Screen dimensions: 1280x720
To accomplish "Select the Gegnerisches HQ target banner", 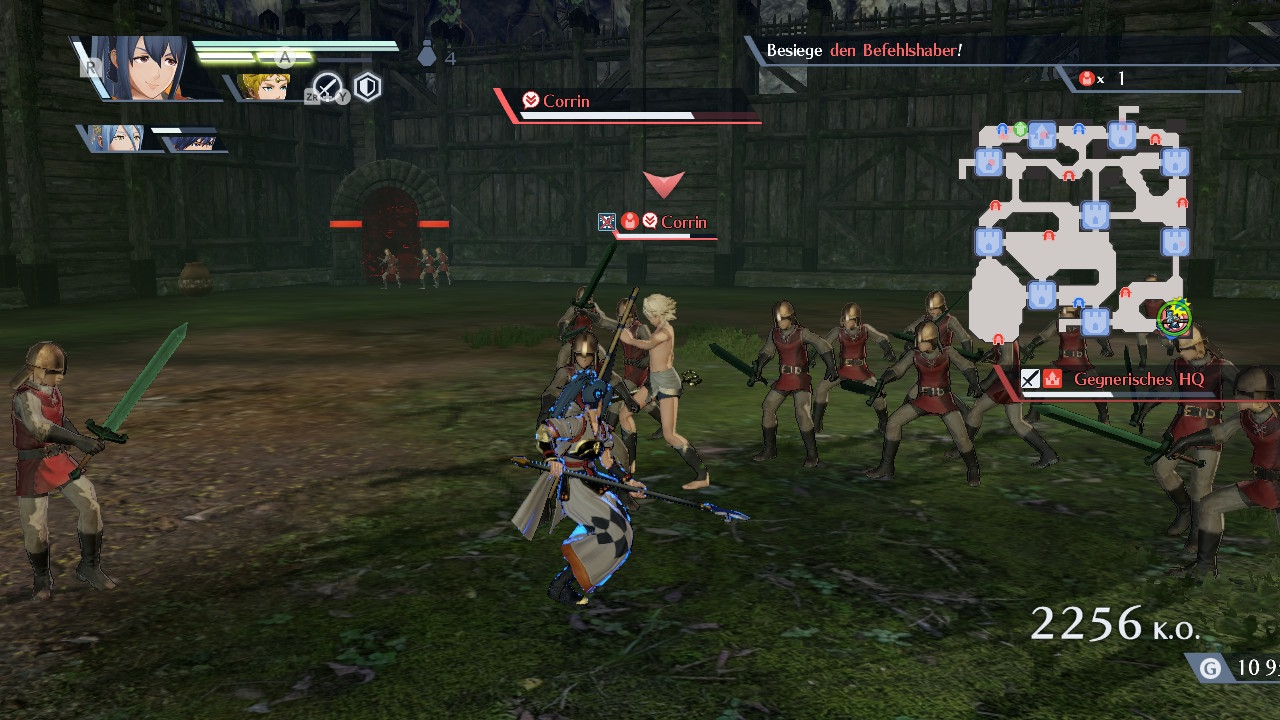I will (1138, 380).
